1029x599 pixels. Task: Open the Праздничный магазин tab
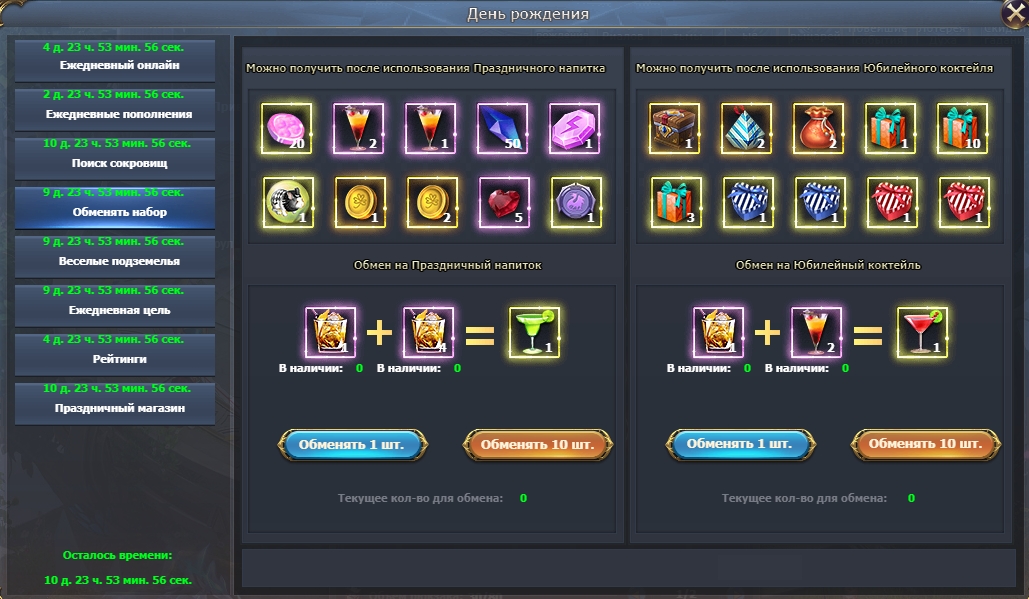(113, 402)
